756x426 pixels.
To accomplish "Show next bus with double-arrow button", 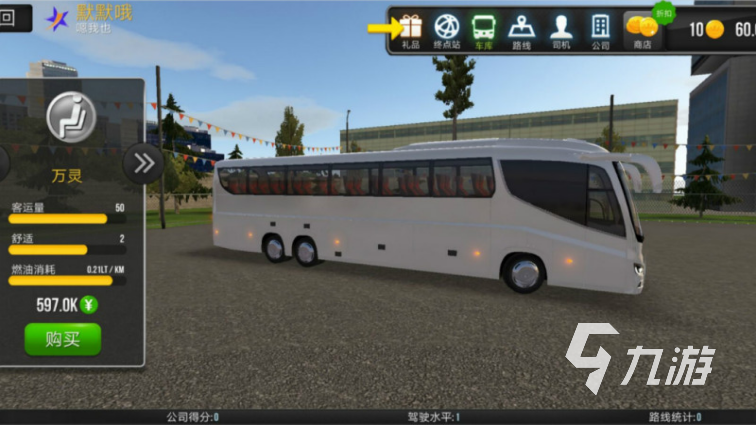I will pos(143,162).
